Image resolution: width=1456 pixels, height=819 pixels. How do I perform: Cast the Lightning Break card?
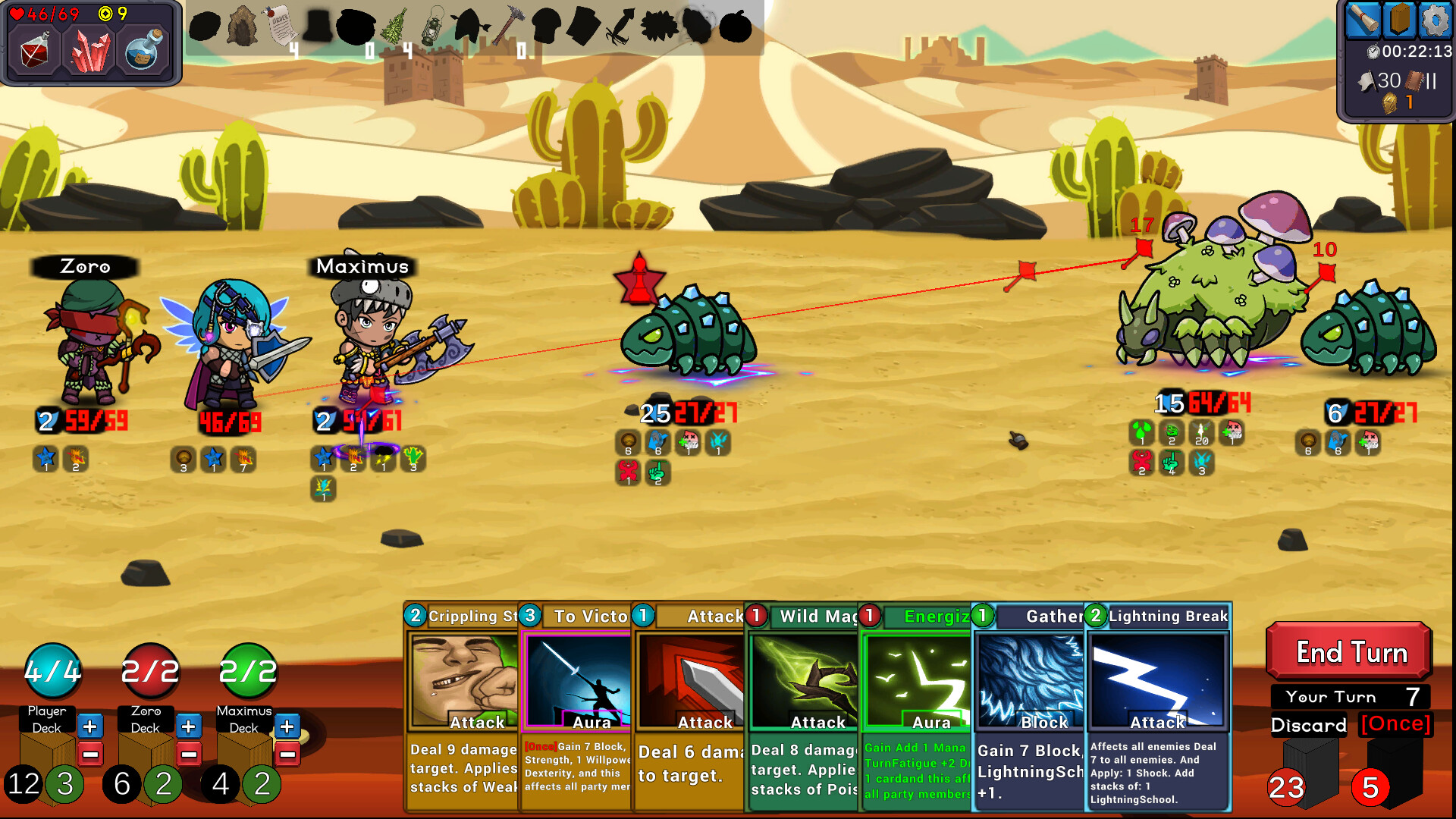[x=1156, y=705]
